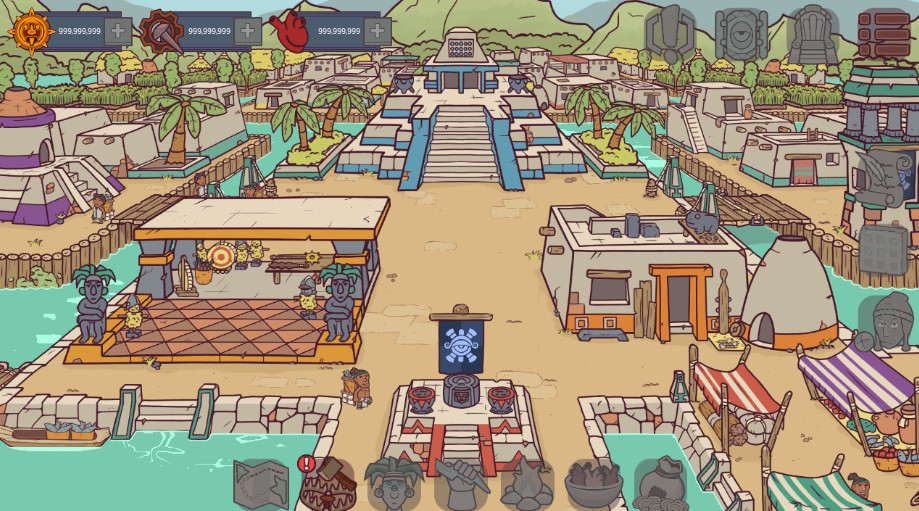The width and height of the screenshot is (919, 511).
Task: Open the hammer and basket build icon
Action: 328,485
